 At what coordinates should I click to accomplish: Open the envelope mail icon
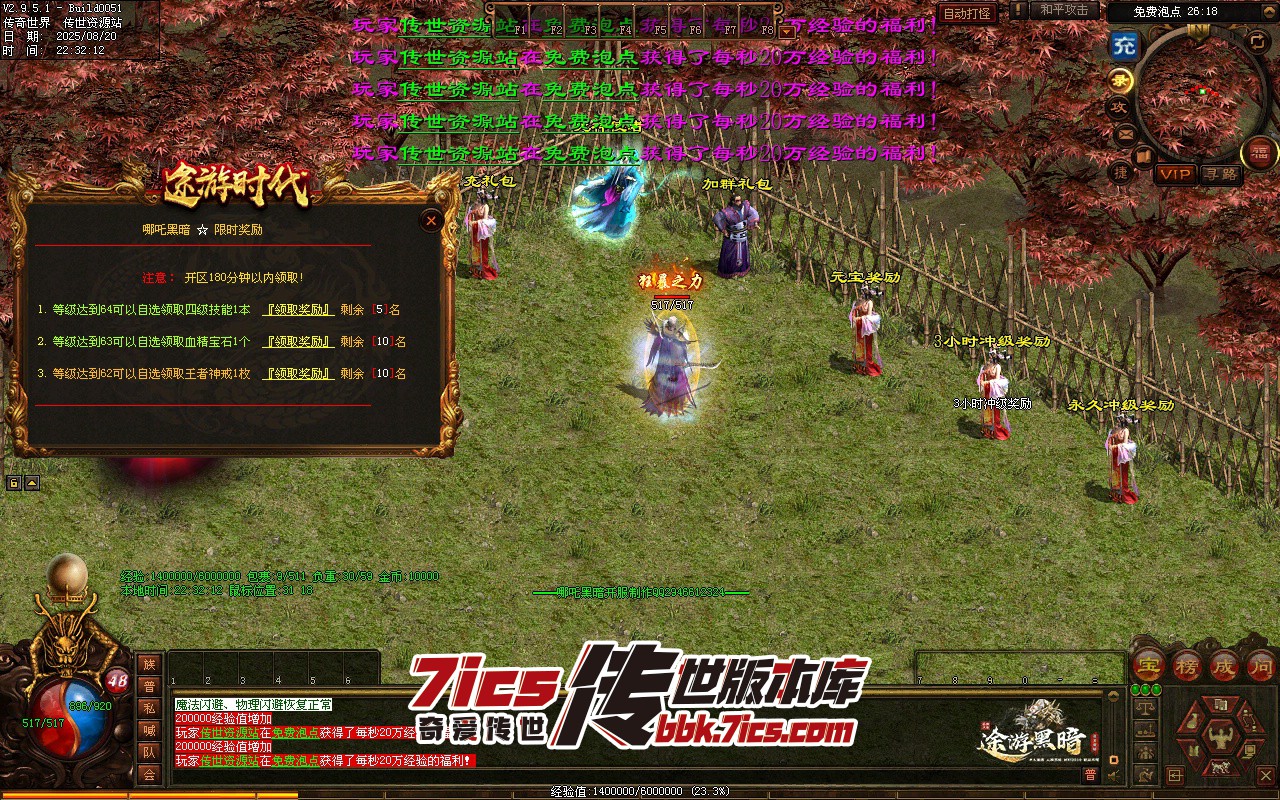point(1125,133)
